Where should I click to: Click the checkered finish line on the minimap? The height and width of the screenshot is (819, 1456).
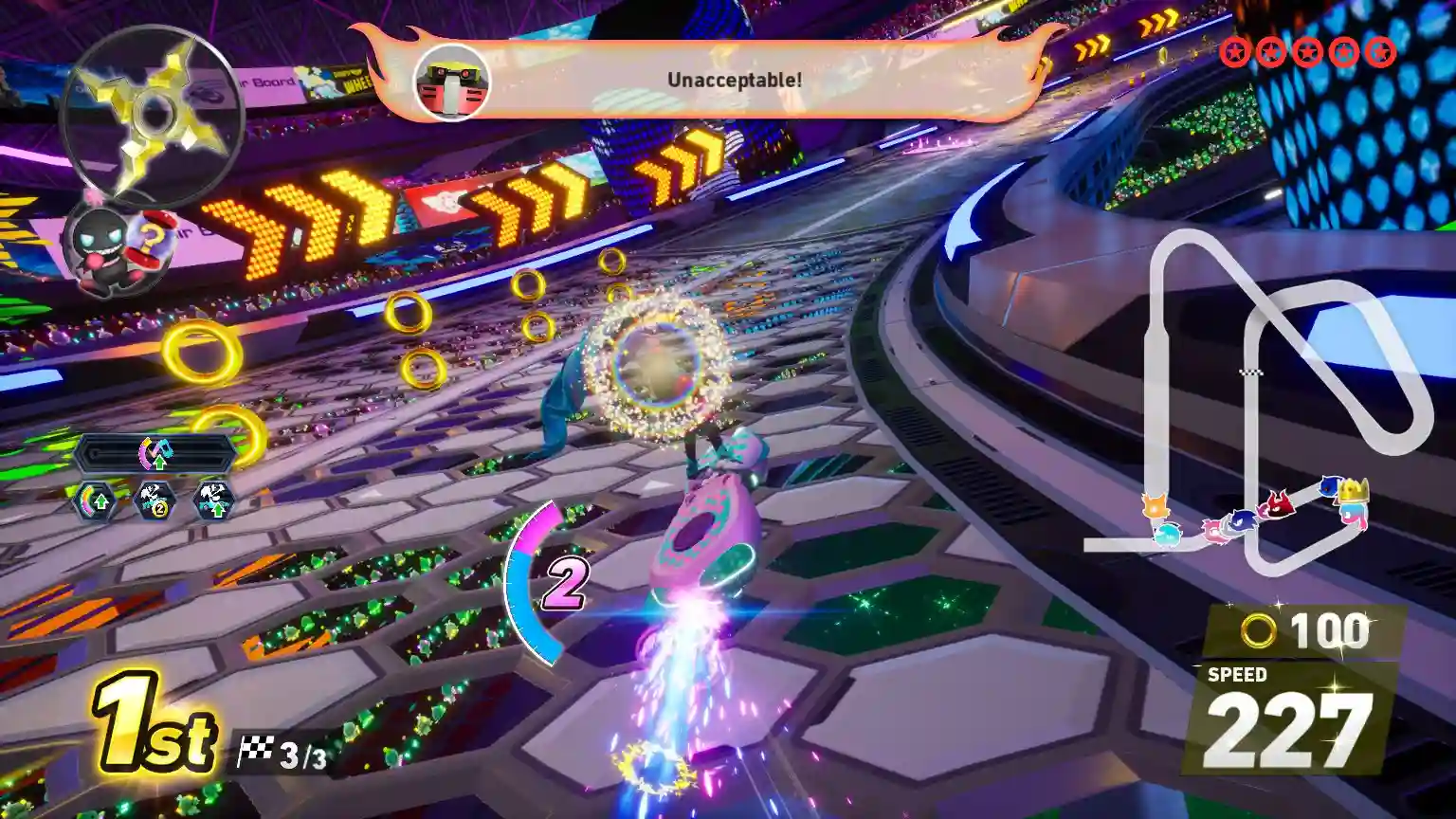click(x=1251, y=372)
